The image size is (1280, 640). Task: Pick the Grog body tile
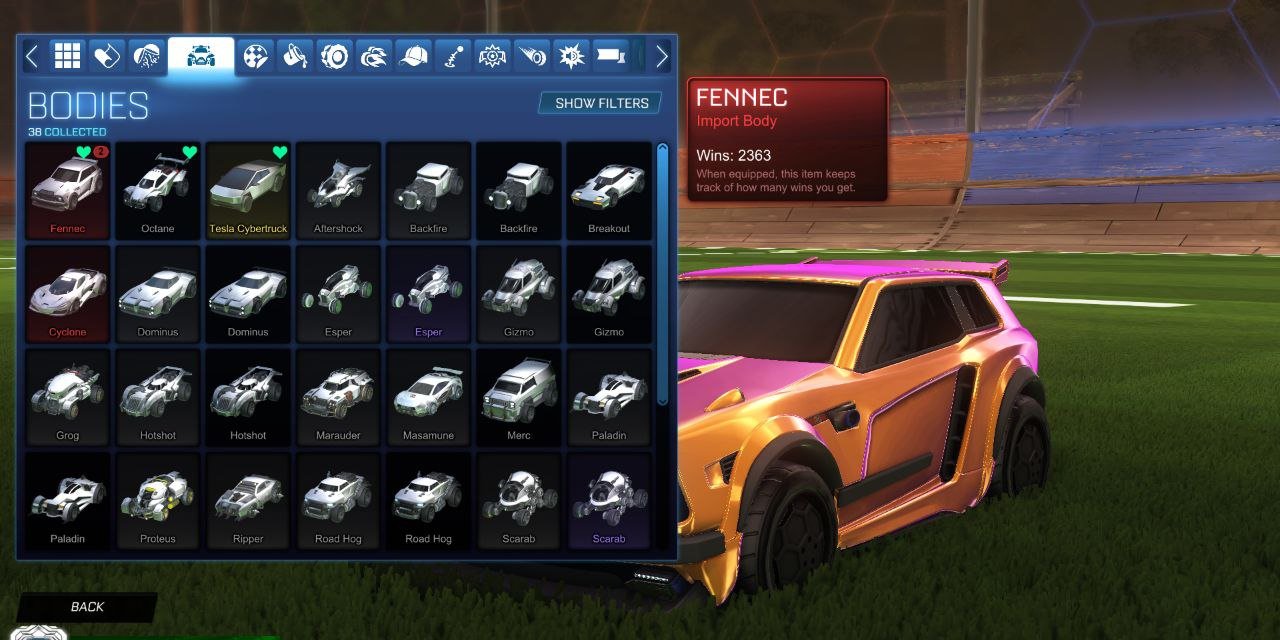68,398
